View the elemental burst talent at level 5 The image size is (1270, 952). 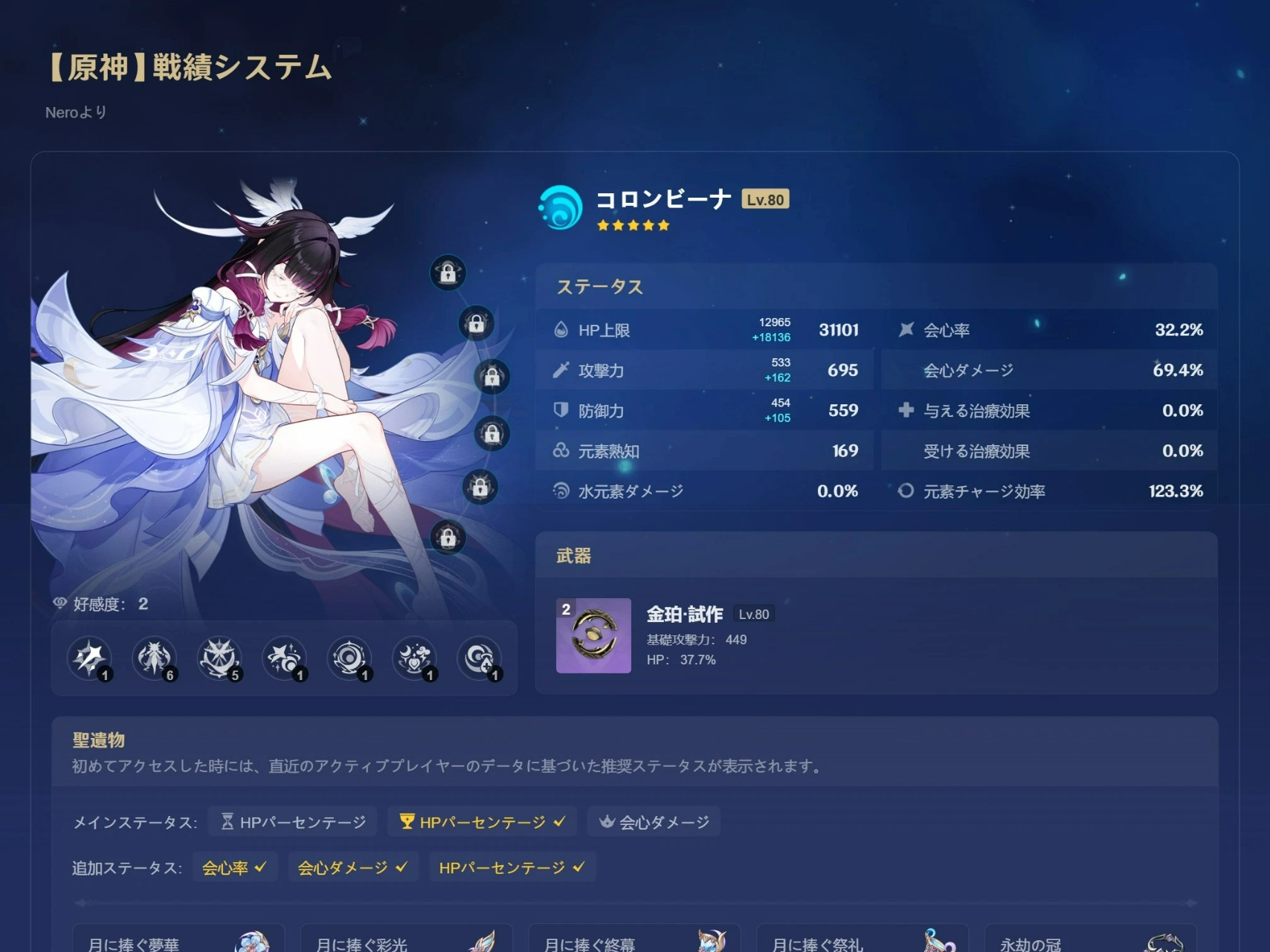click(x=220, y=658)
